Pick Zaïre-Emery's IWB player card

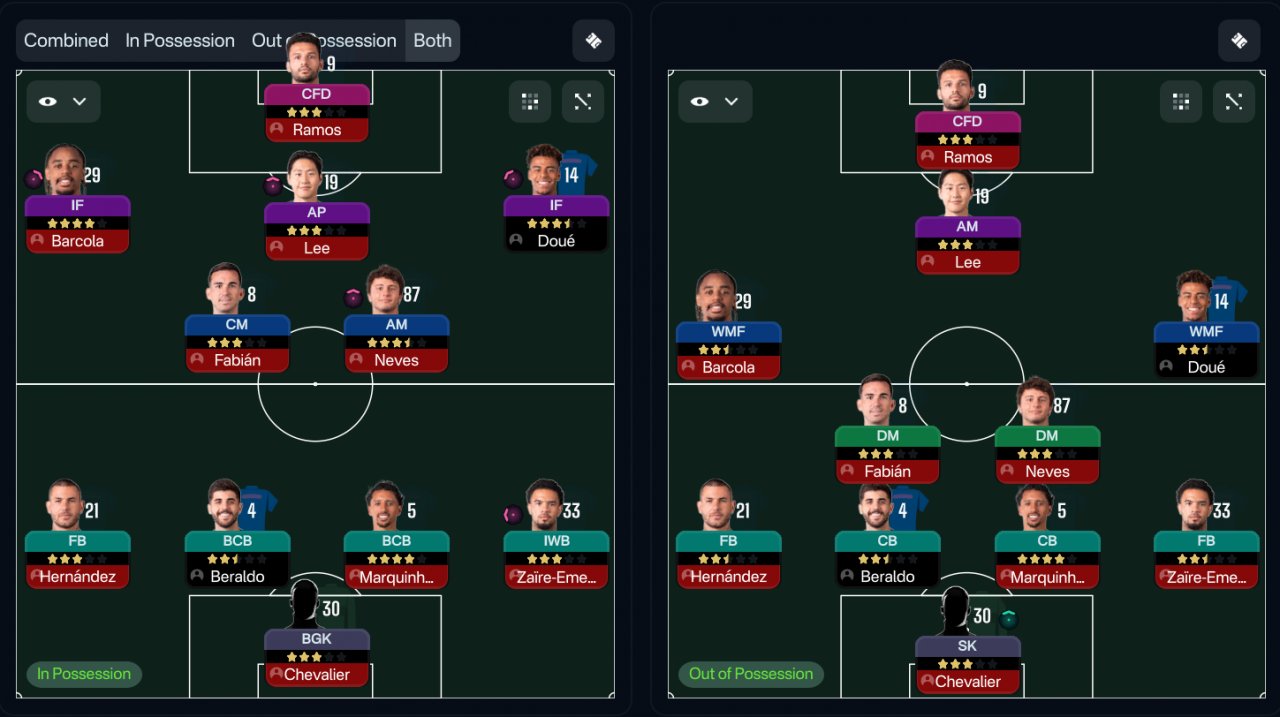[x=556, y=559]
